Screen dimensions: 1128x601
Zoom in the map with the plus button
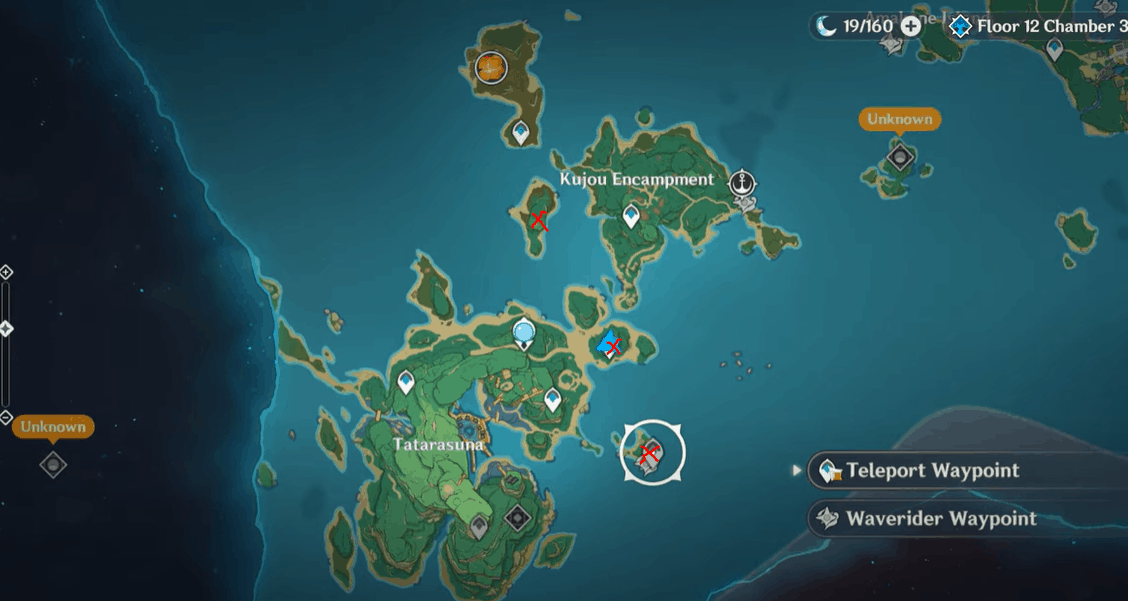tap(6, 272)
